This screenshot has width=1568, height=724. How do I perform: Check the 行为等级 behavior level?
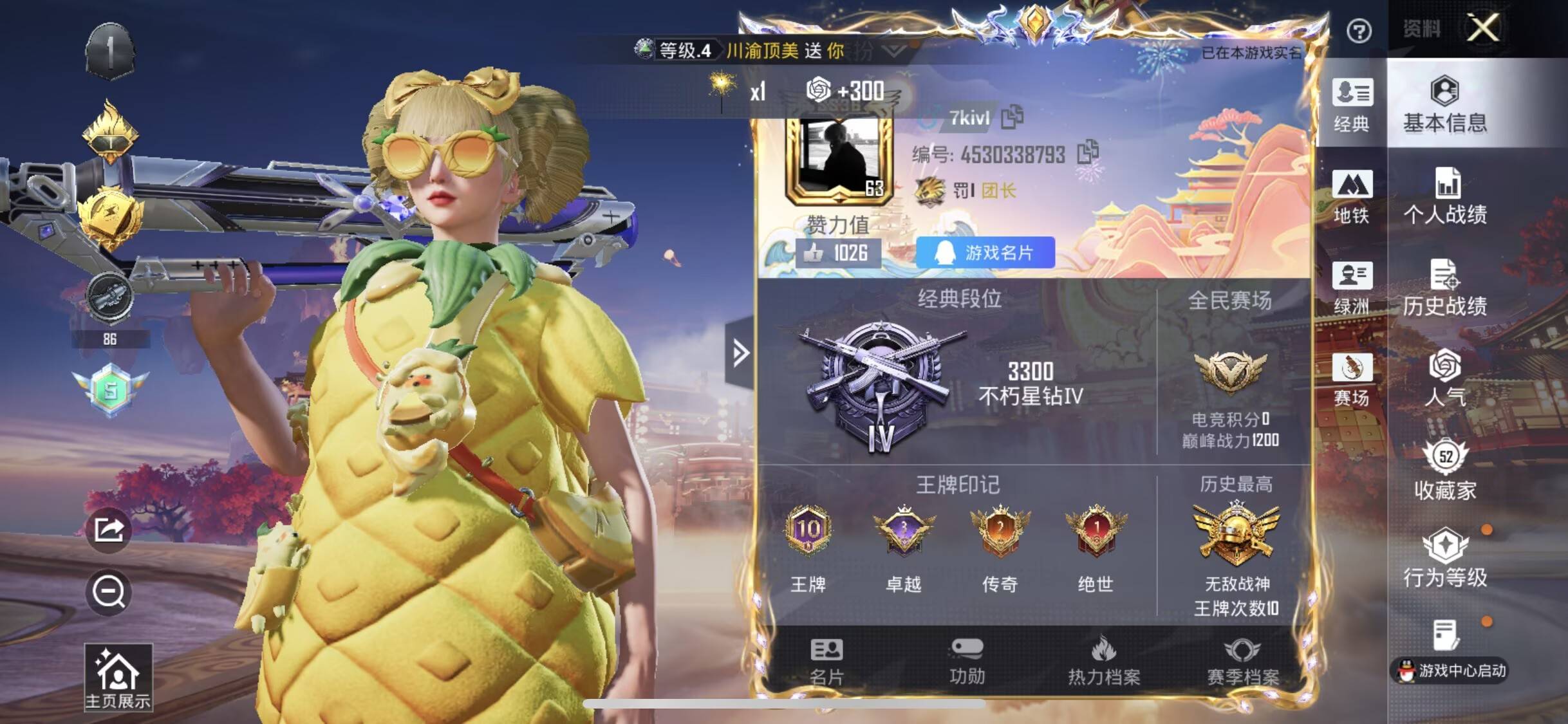pyautogui.click(x=1445, y=558)
